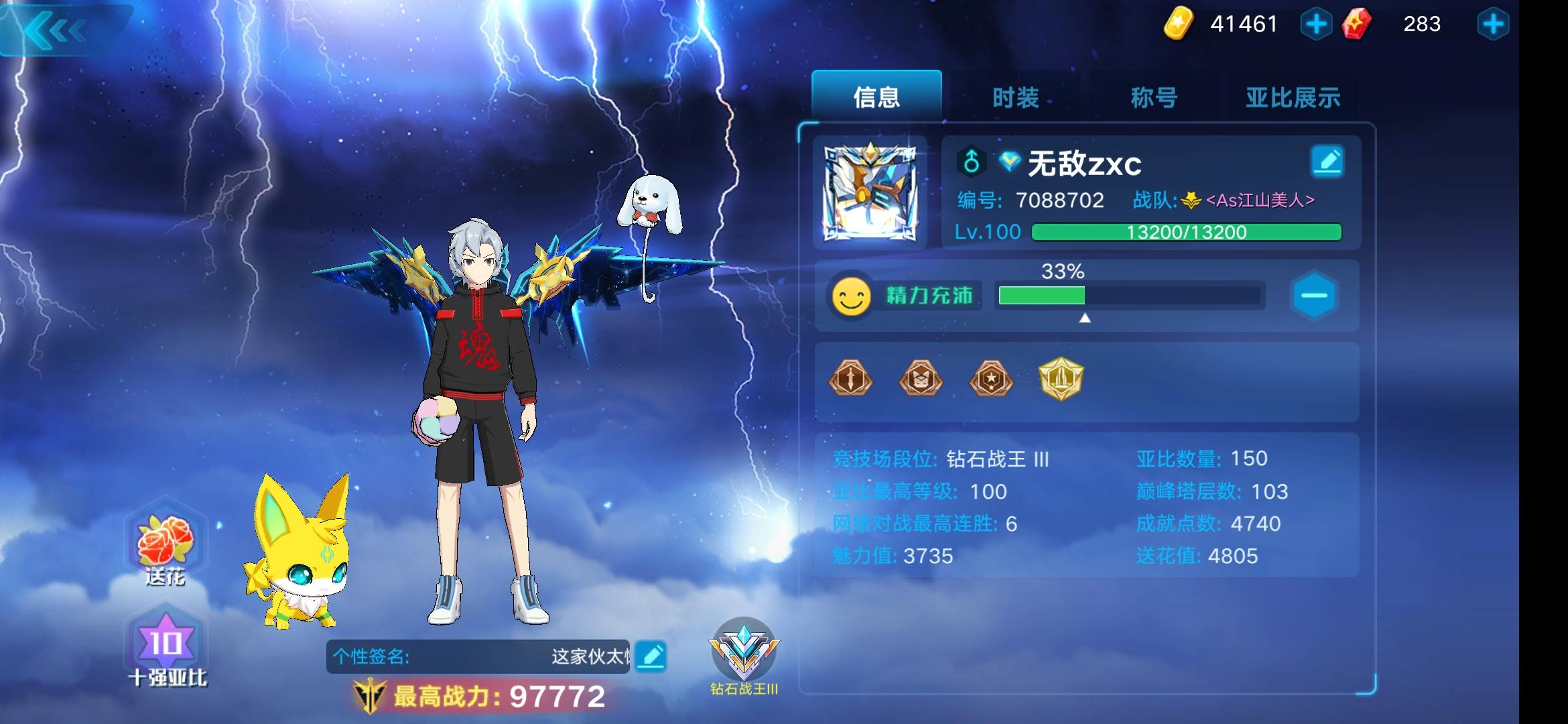Select the pet-face collection medal icon

pyautogui.click(x=921, y=378)
